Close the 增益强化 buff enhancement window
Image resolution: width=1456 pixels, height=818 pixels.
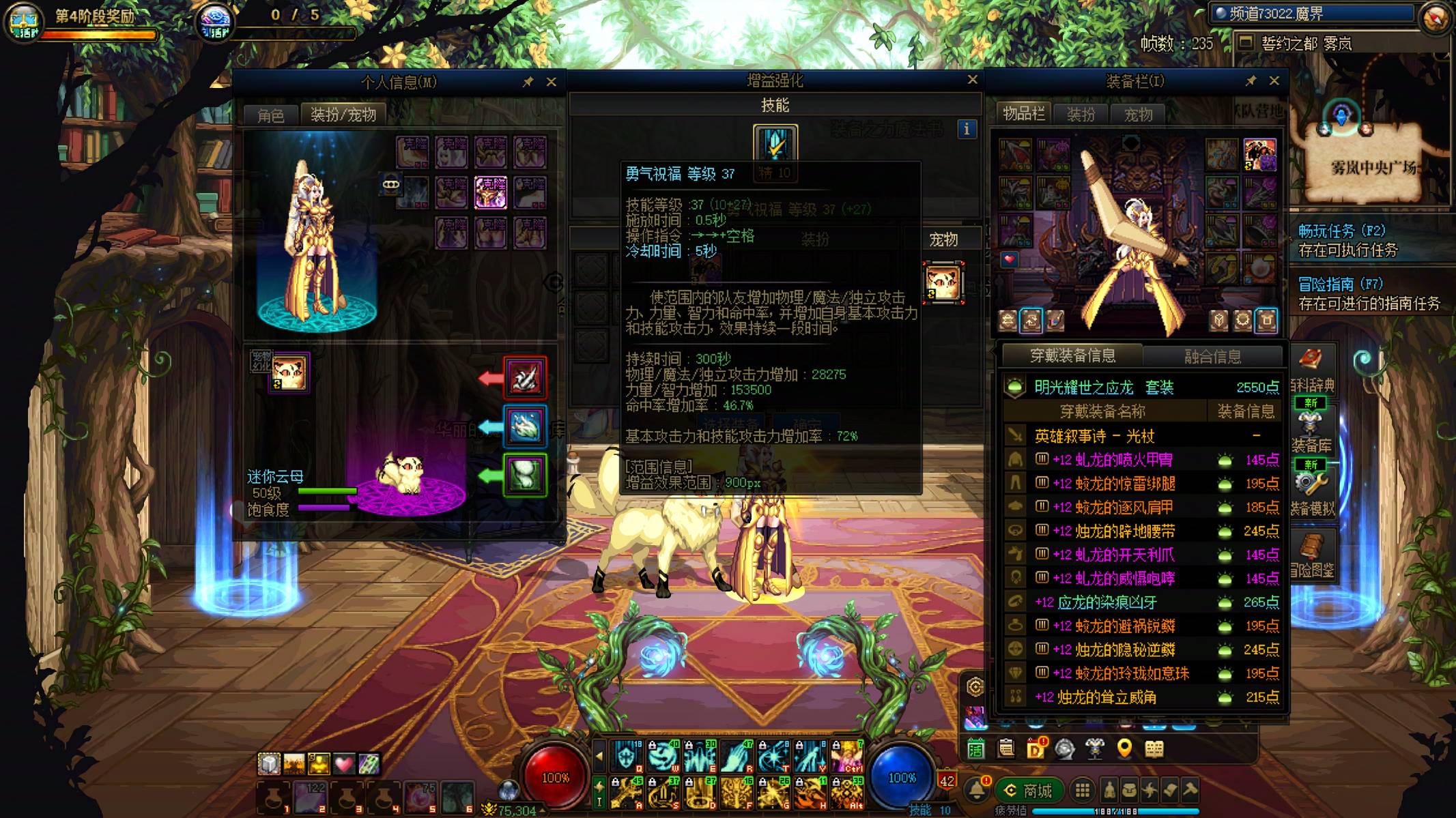(x=973, y=80)
